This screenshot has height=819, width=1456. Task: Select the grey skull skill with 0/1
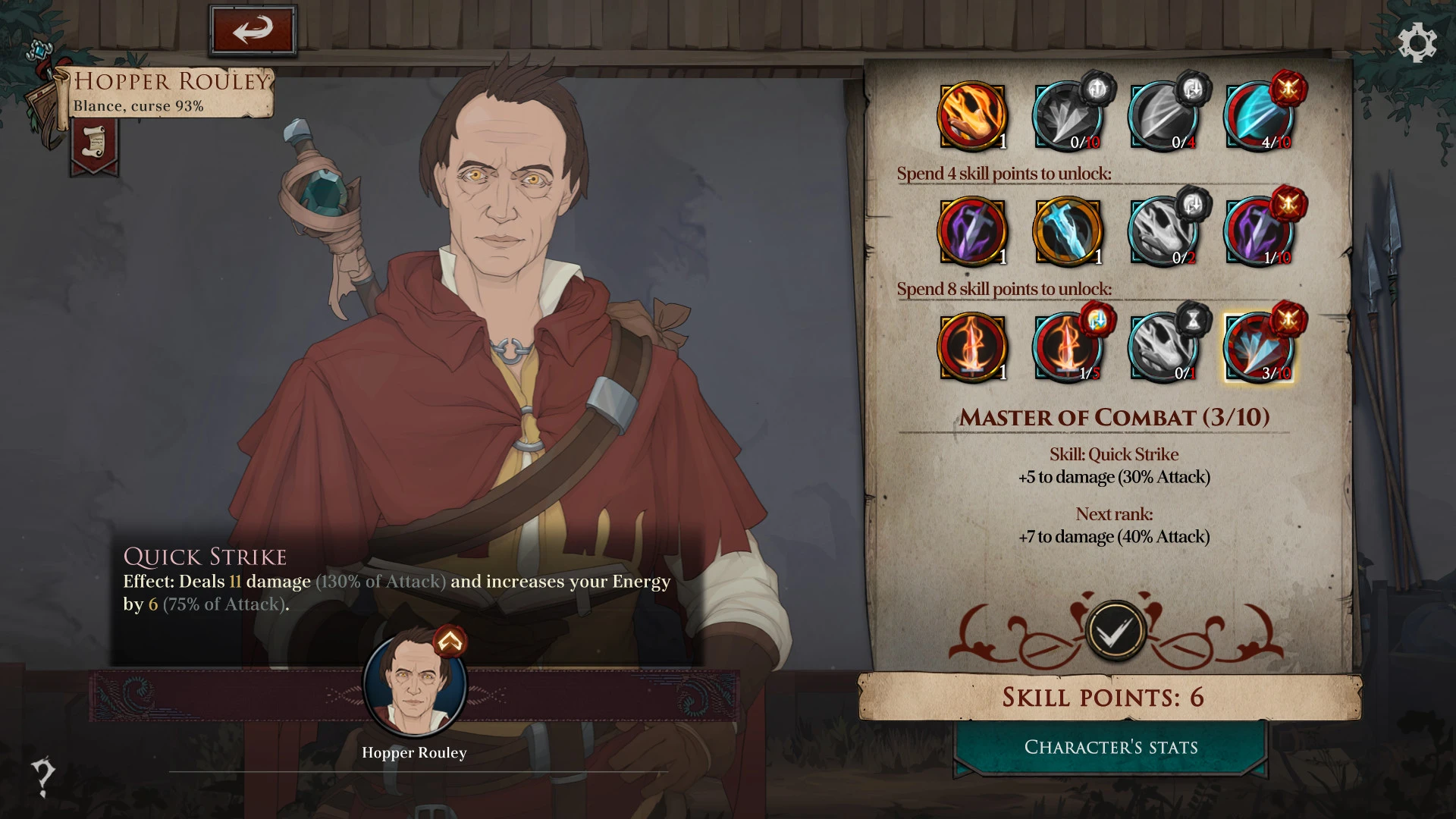[1163, 347]
